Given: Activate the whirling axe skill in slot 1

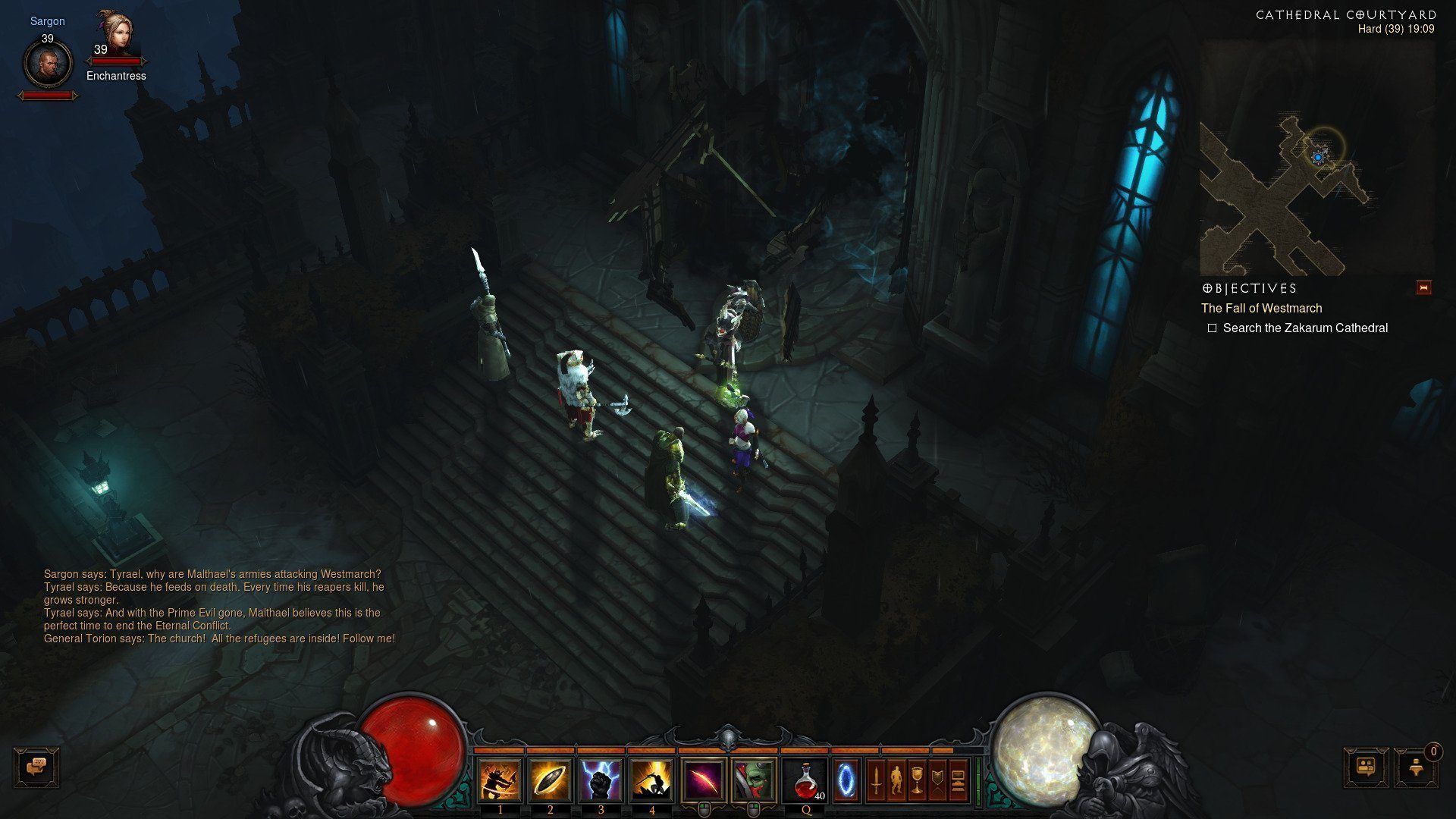Looking at the screenshot, I should click(500, 780).
